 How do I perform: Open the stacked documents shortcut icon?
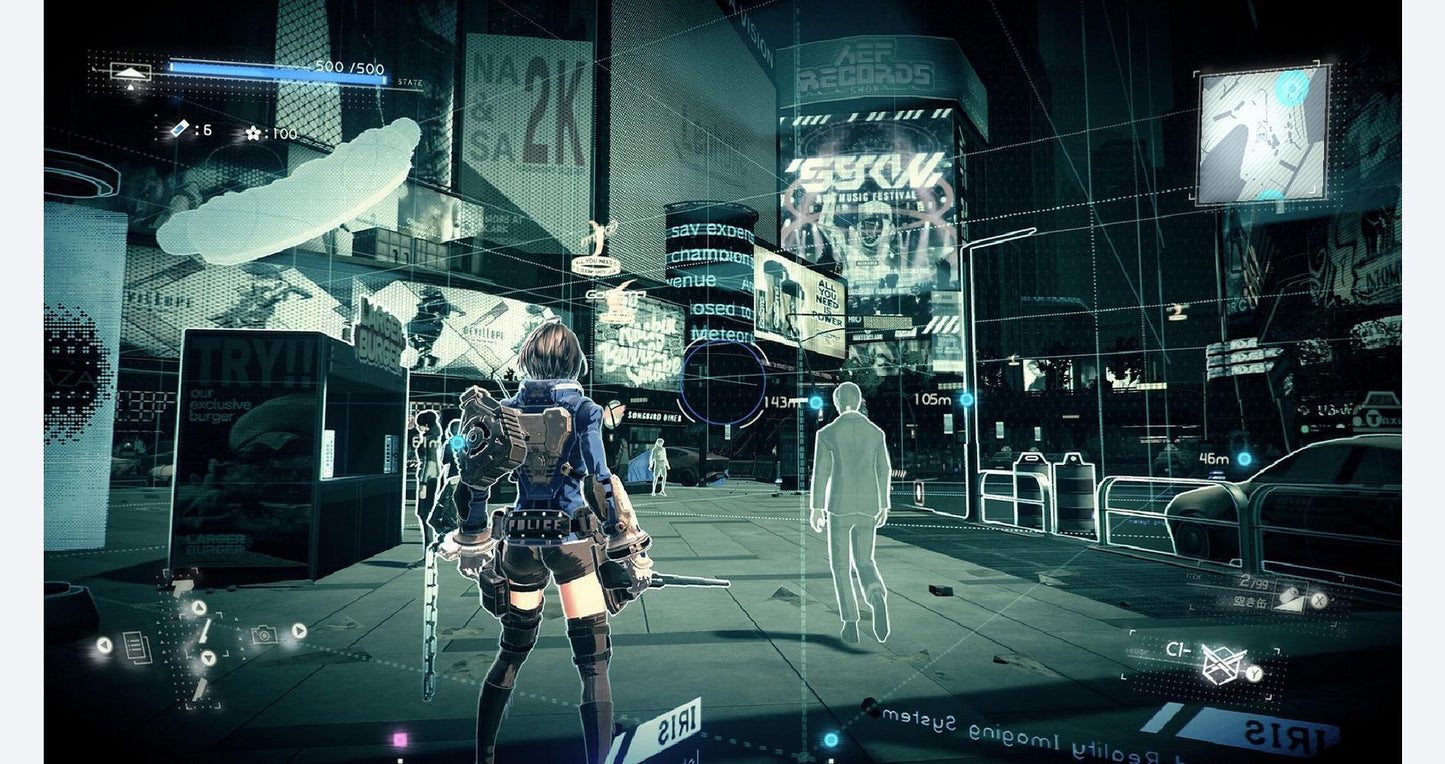coord(137,647)
